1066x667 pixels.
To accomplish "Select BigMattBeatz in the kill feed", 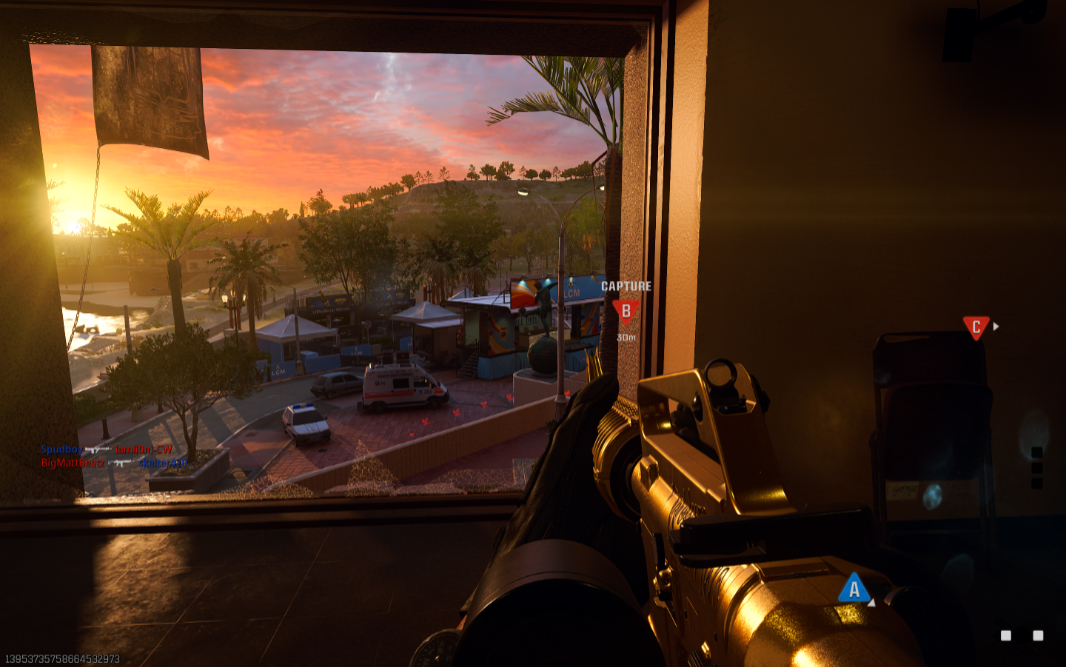I will tap(73, 463).
